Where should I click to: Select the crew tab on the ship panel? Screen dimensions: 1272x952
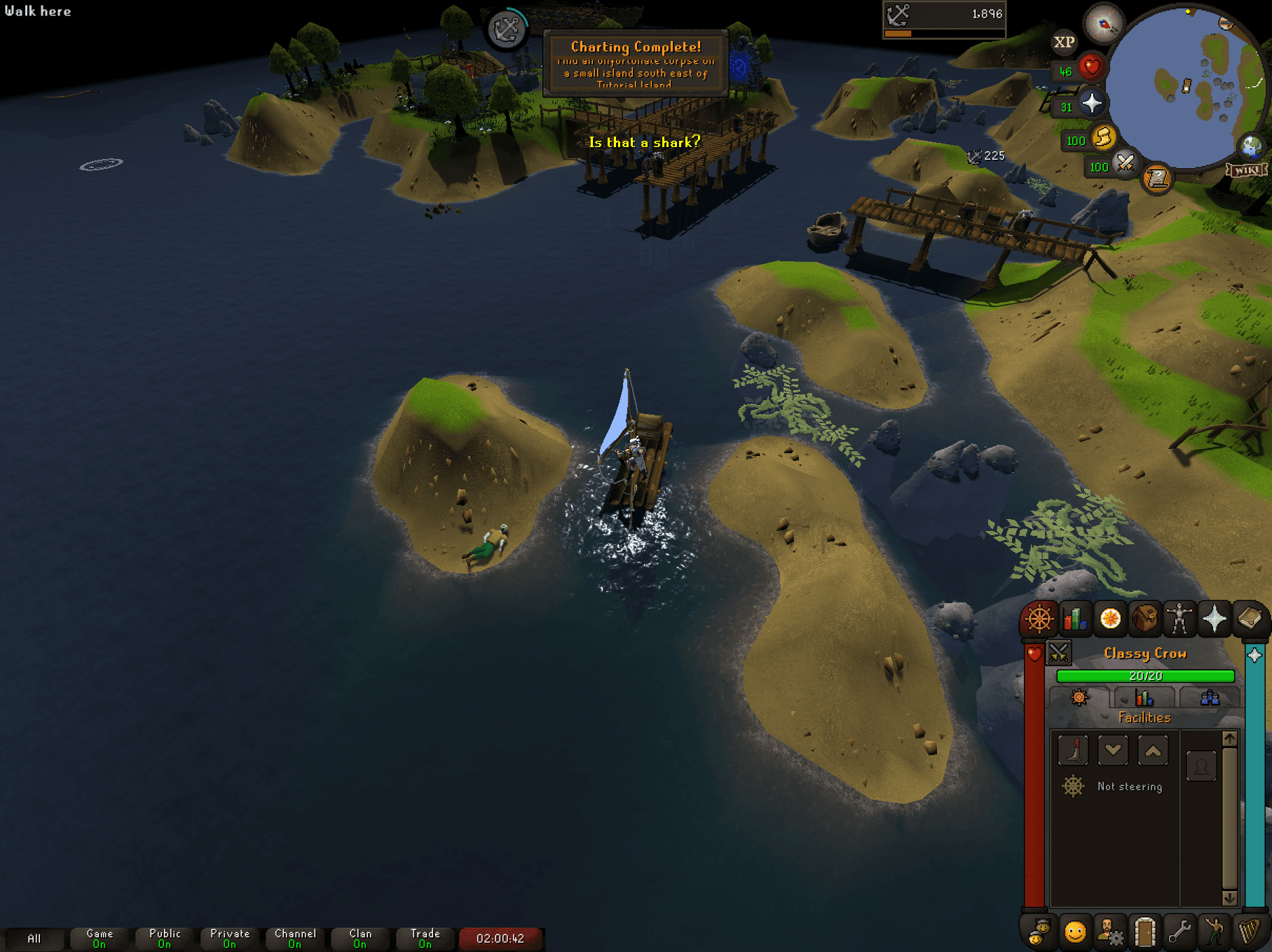pos(1210,698)
